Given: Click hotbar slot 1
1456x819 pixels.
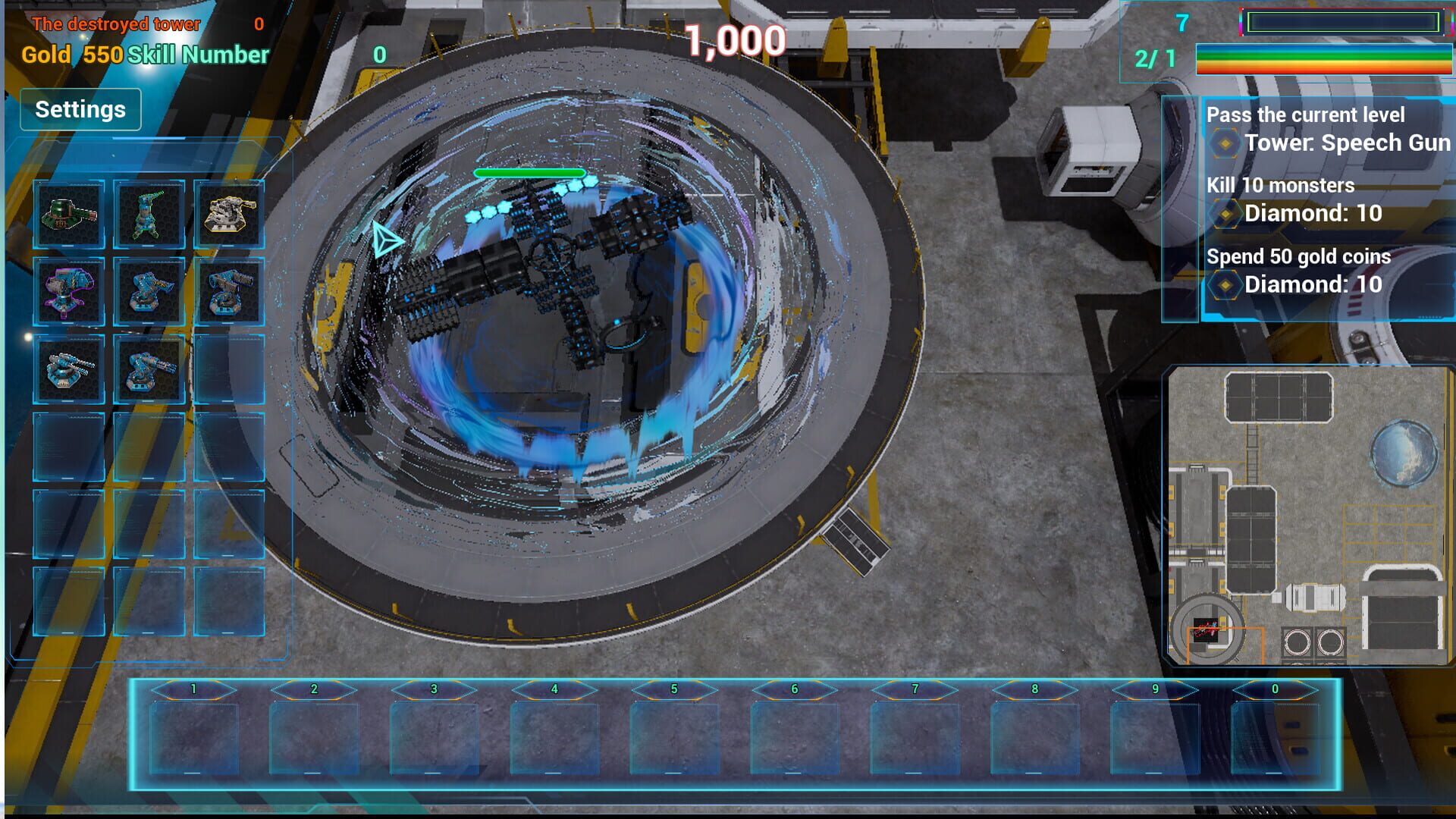Looking at the screenshot, I should click(x=193, y=733).
